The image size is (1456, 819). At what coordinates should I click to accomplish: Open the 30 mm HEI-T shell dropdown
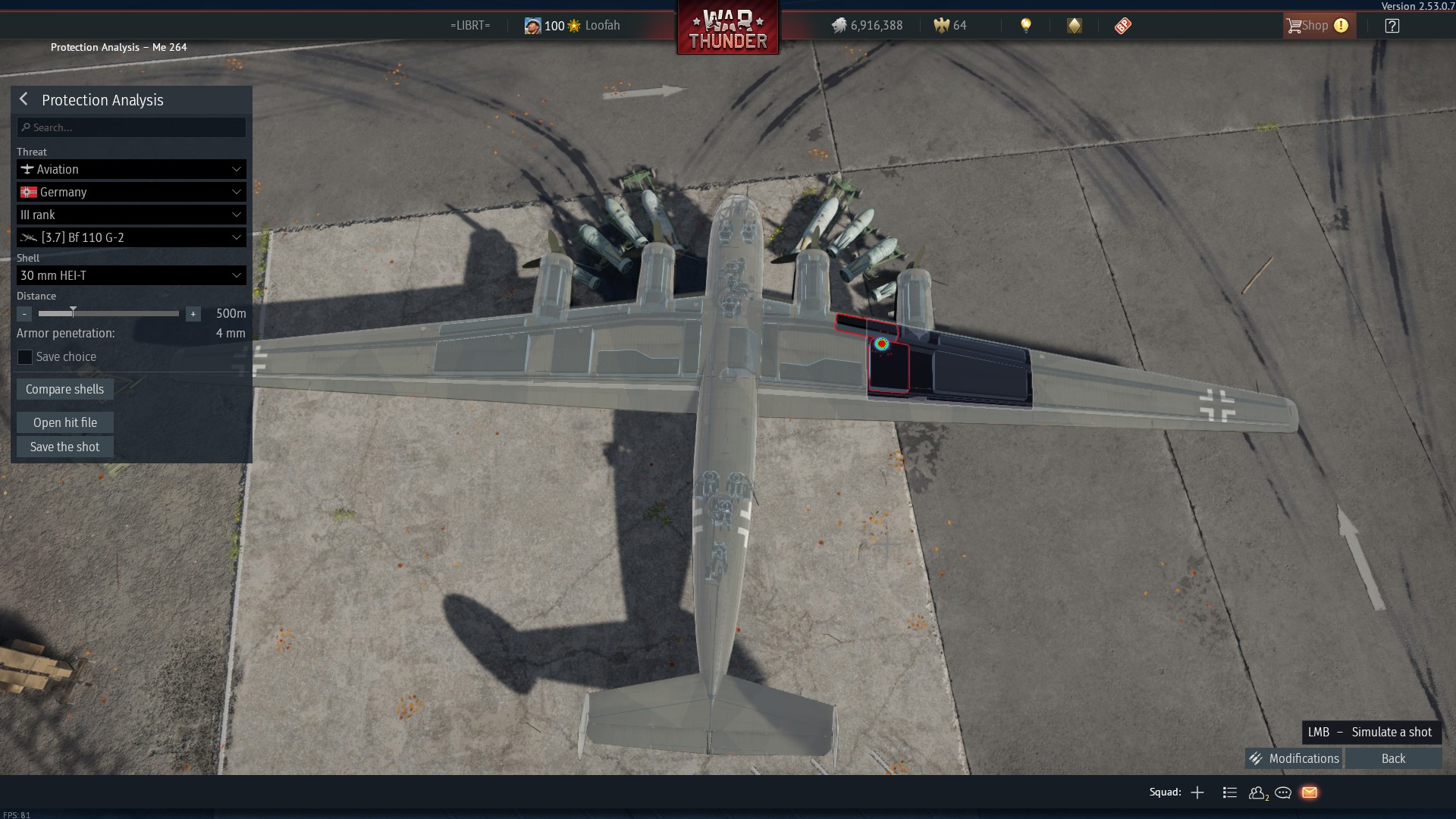(x=131, y=275)
